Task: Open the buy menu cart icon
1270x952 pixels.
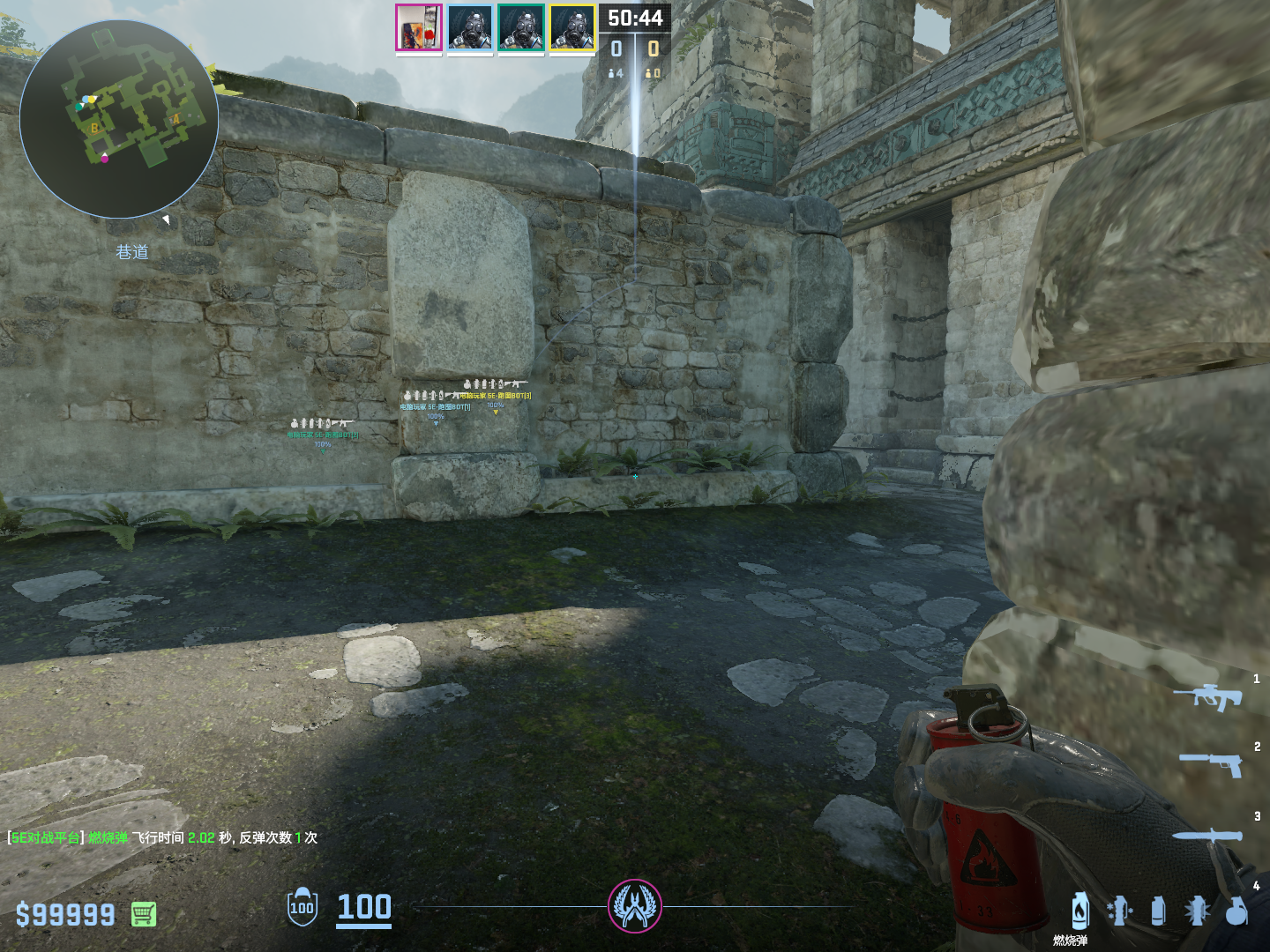Action: pyautogui.click(x=144, y=914)
